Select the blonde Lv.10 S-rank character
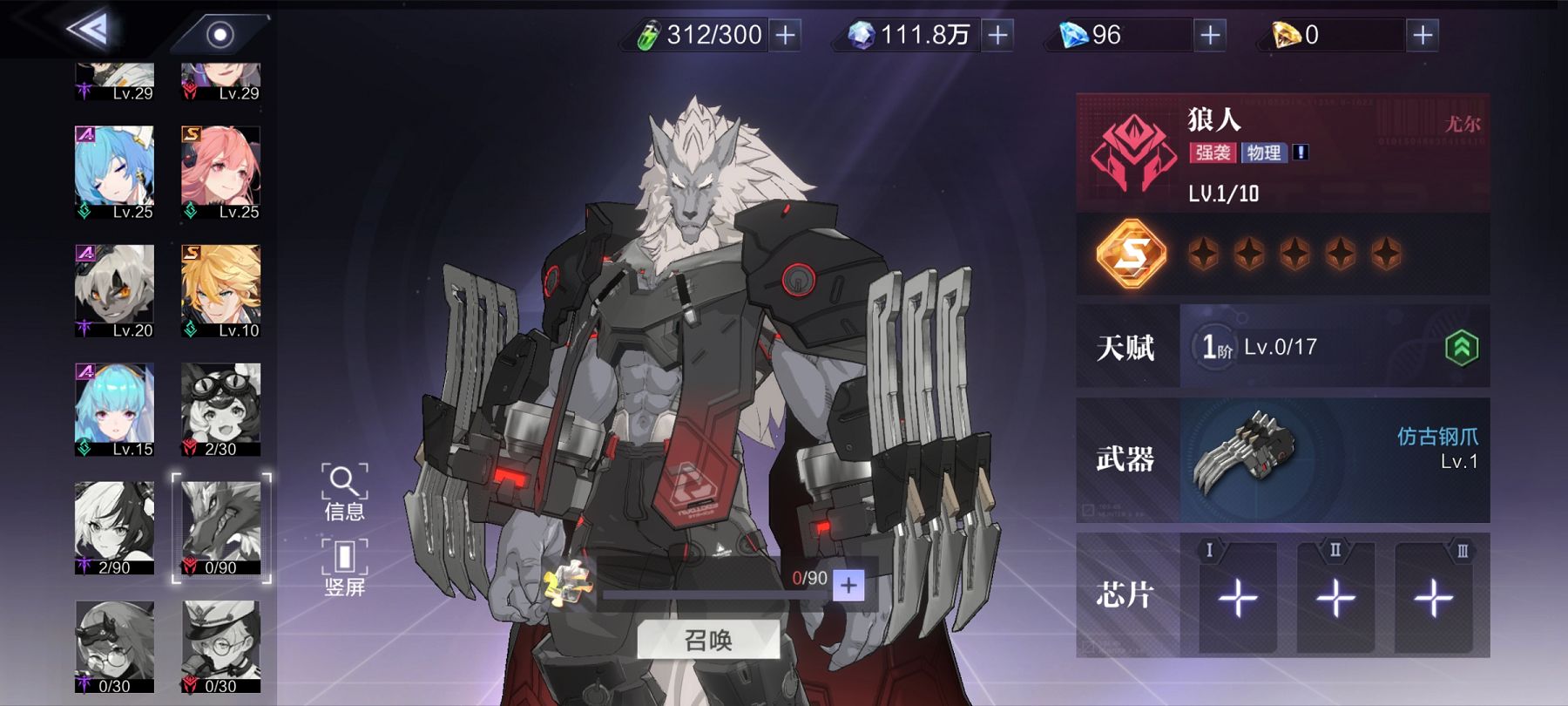 (x=220, y=290)
